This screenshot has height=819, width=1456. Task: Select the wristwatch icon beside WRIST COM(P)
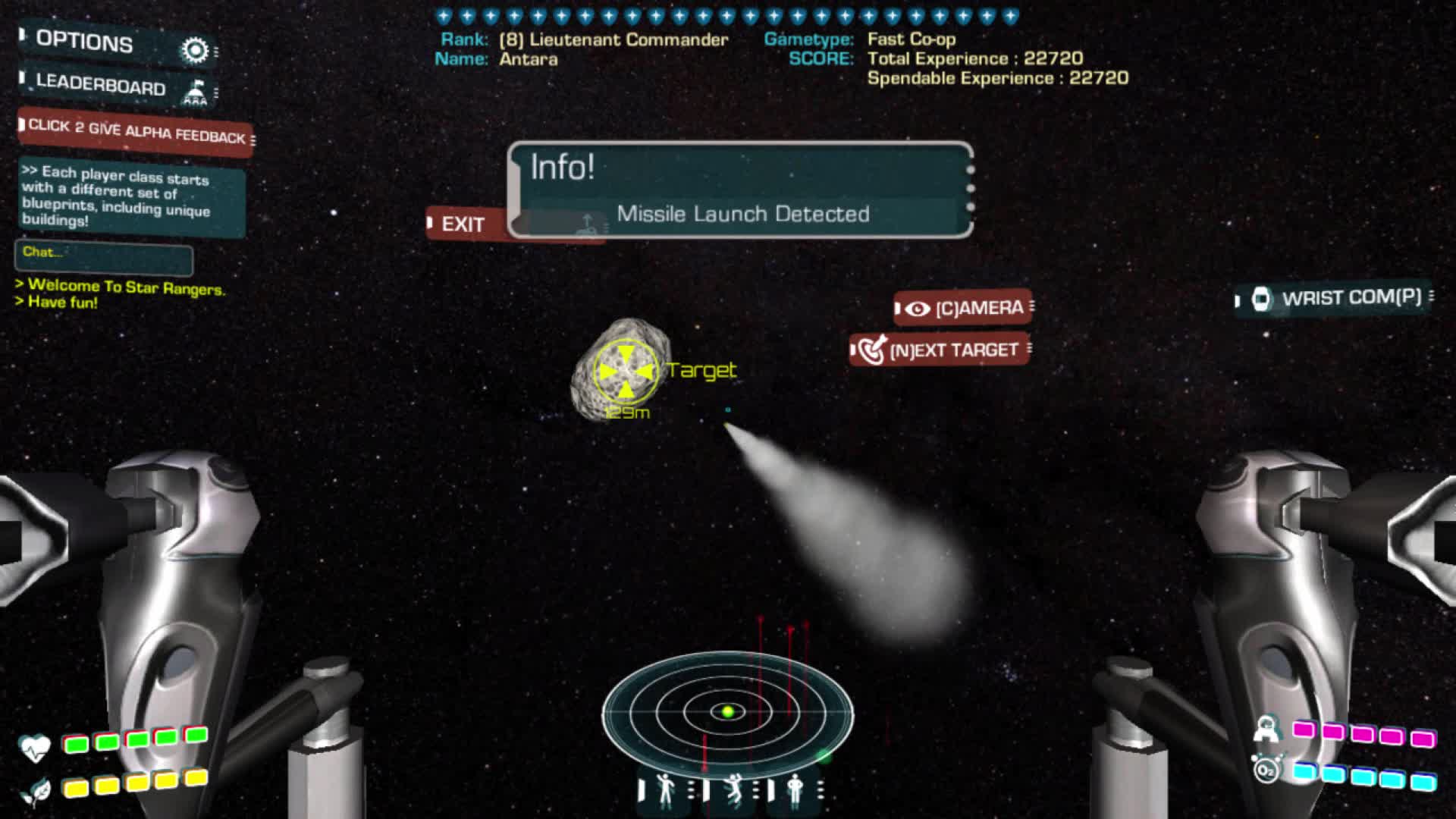1261,300
